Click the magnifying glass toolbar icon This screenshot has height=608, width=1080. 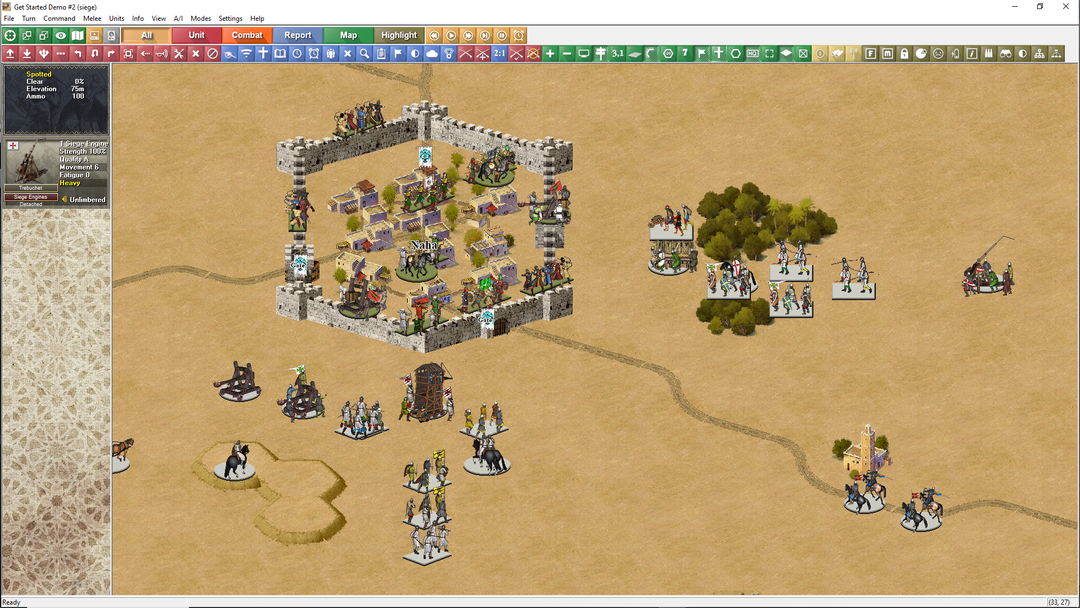click(364, 53)
